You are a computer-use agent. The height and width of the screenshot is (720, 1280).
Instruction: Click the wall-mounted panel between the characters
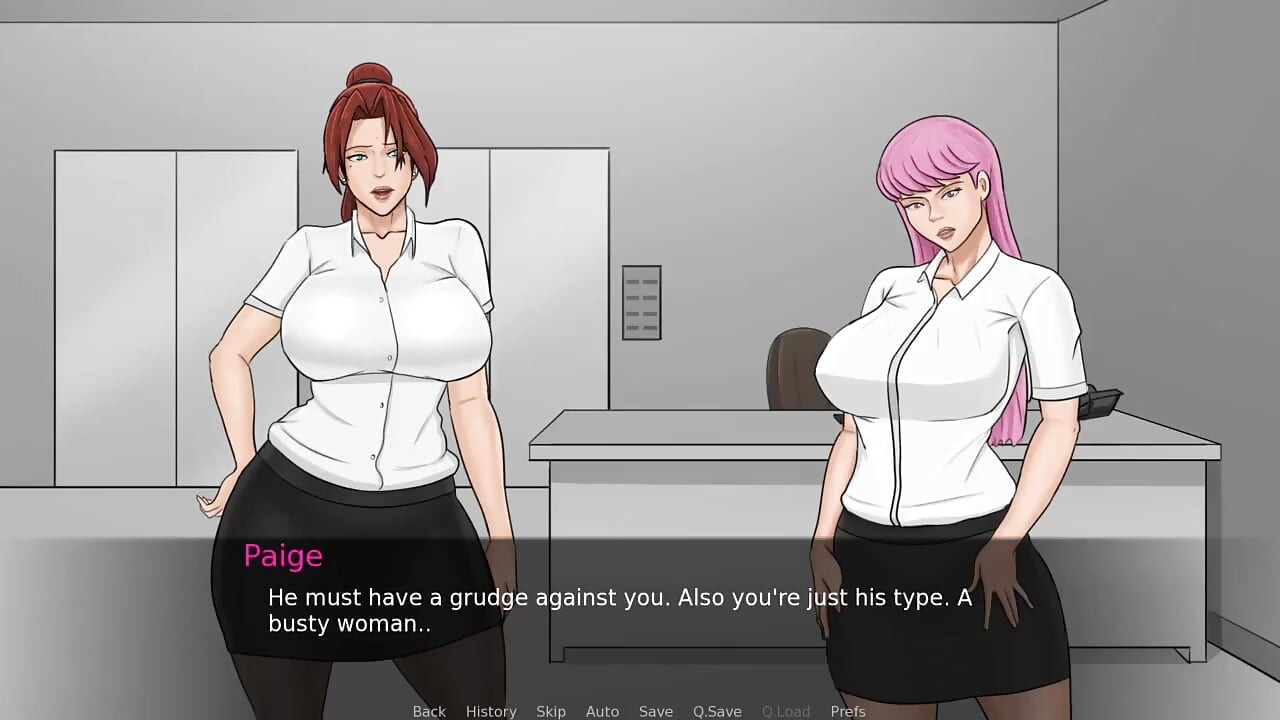click(641, 300)
